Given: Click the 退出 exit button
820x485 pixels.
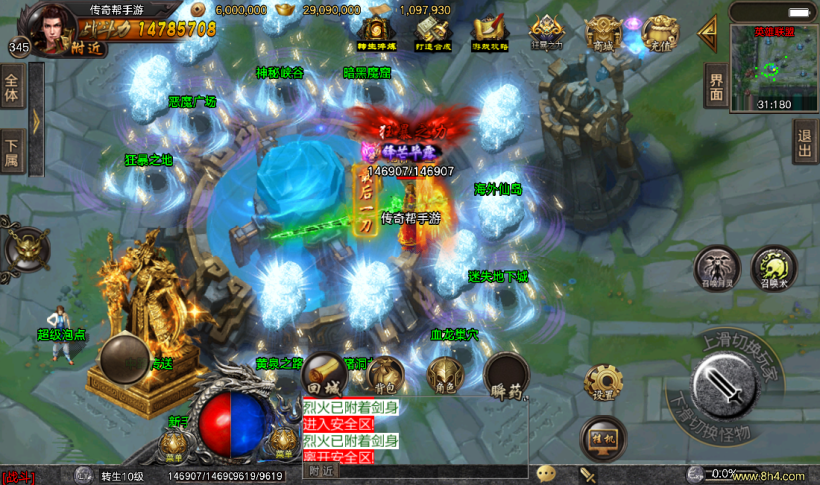Looking at the screenshot, I should (804, 142).
